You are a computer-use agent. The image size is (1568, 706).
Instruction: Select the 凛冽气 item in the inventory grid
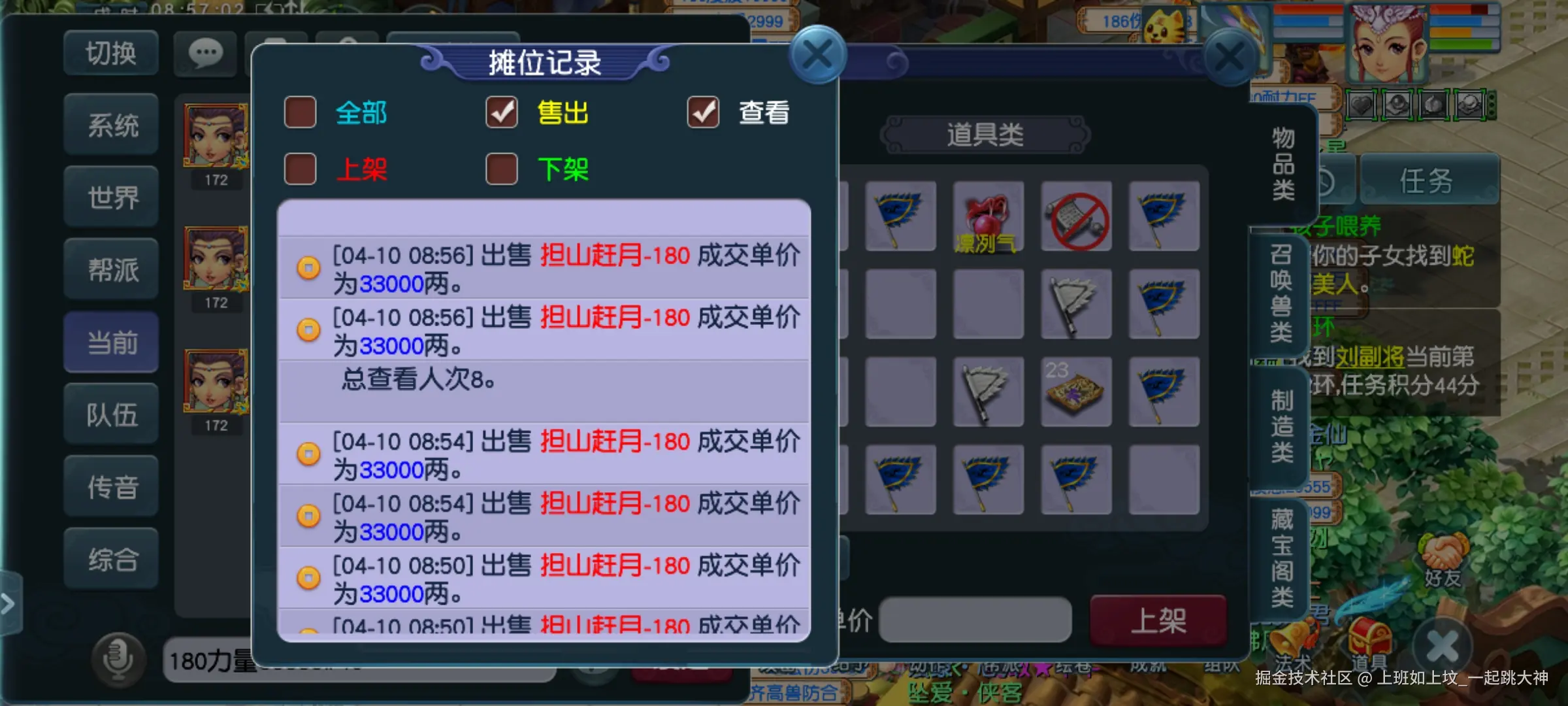pyautogui.click(x=988, y=217)
